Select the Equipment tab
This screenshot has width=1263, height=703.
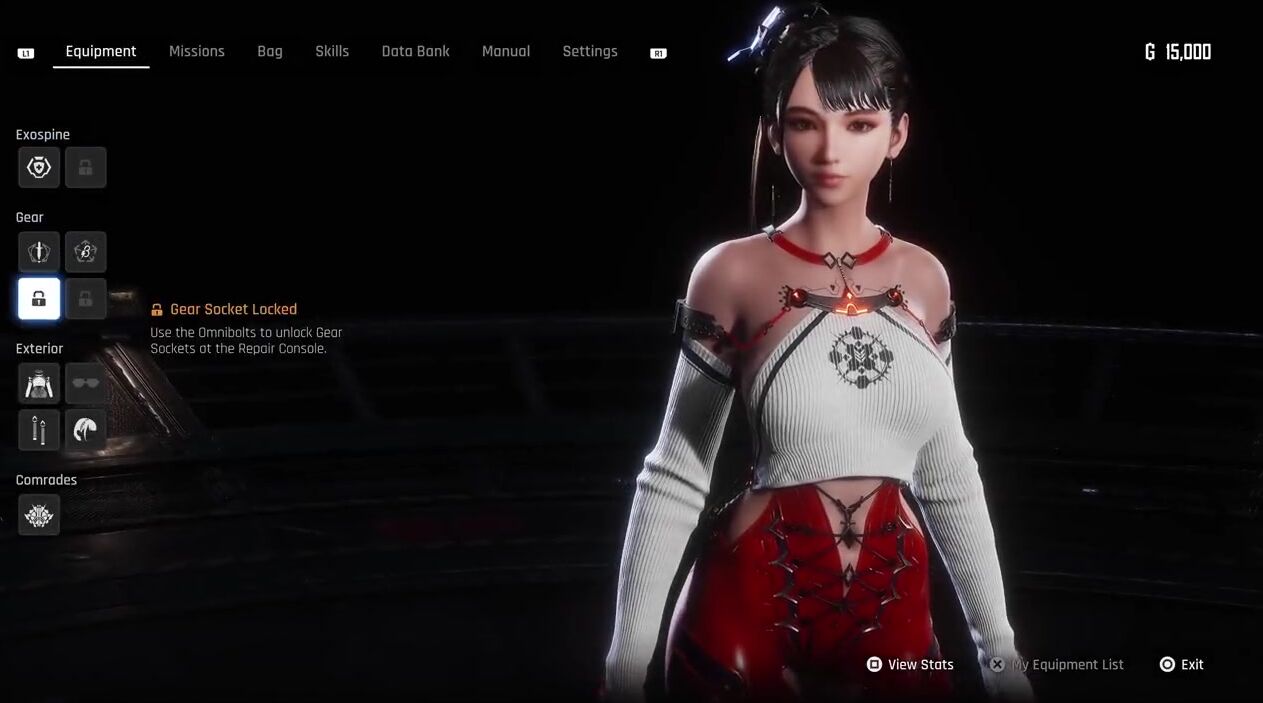(x=101, y=51)
